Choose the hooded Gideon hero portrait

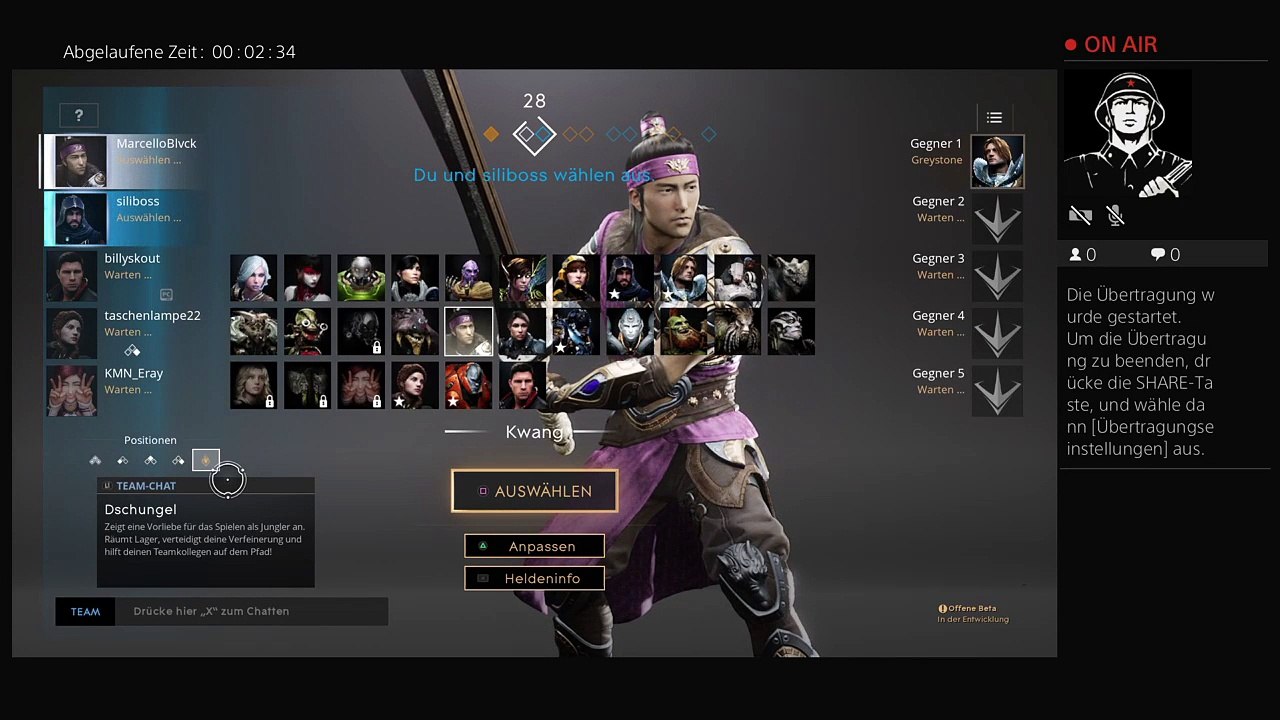tap(630, 277)
